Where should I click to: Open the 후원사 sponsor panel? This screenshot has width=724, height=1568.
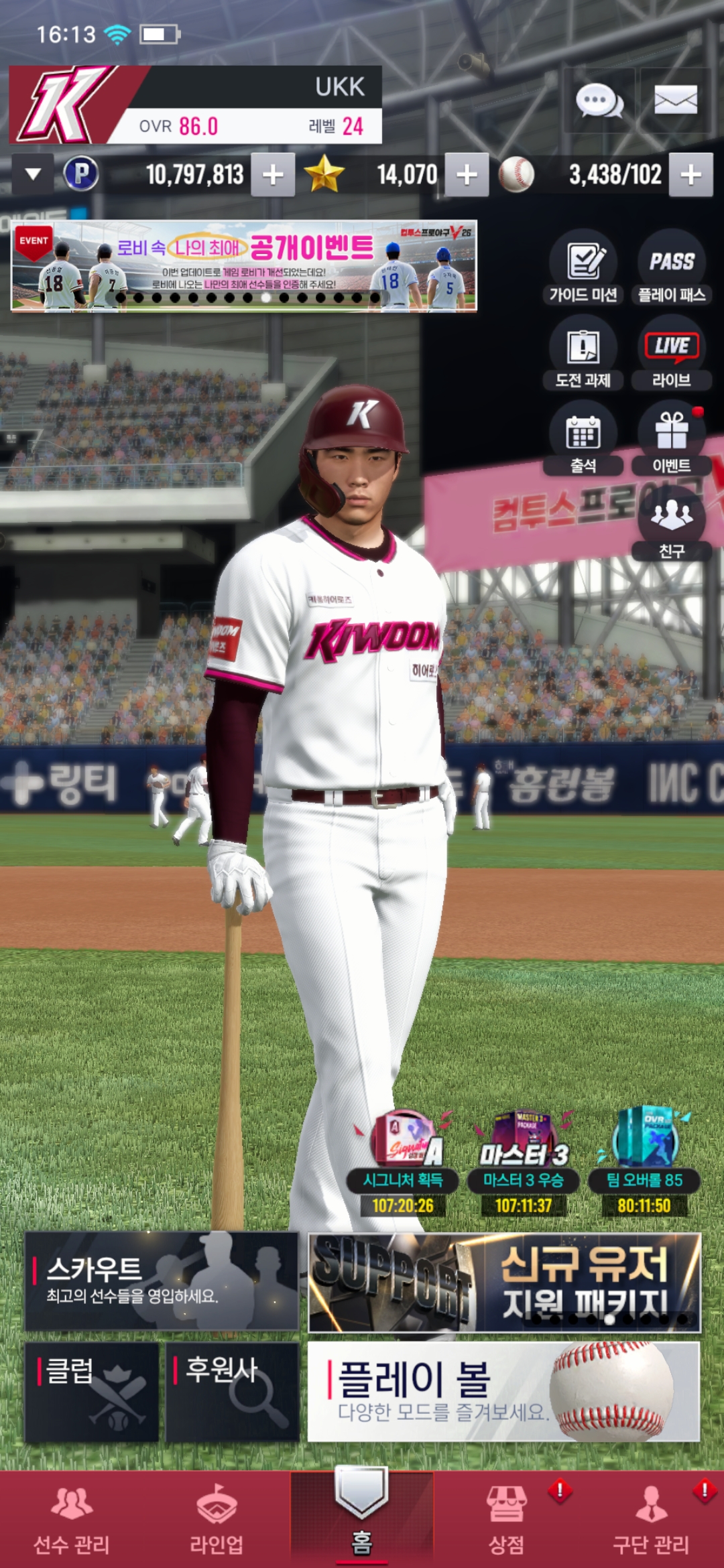(x=232, y=1391)
